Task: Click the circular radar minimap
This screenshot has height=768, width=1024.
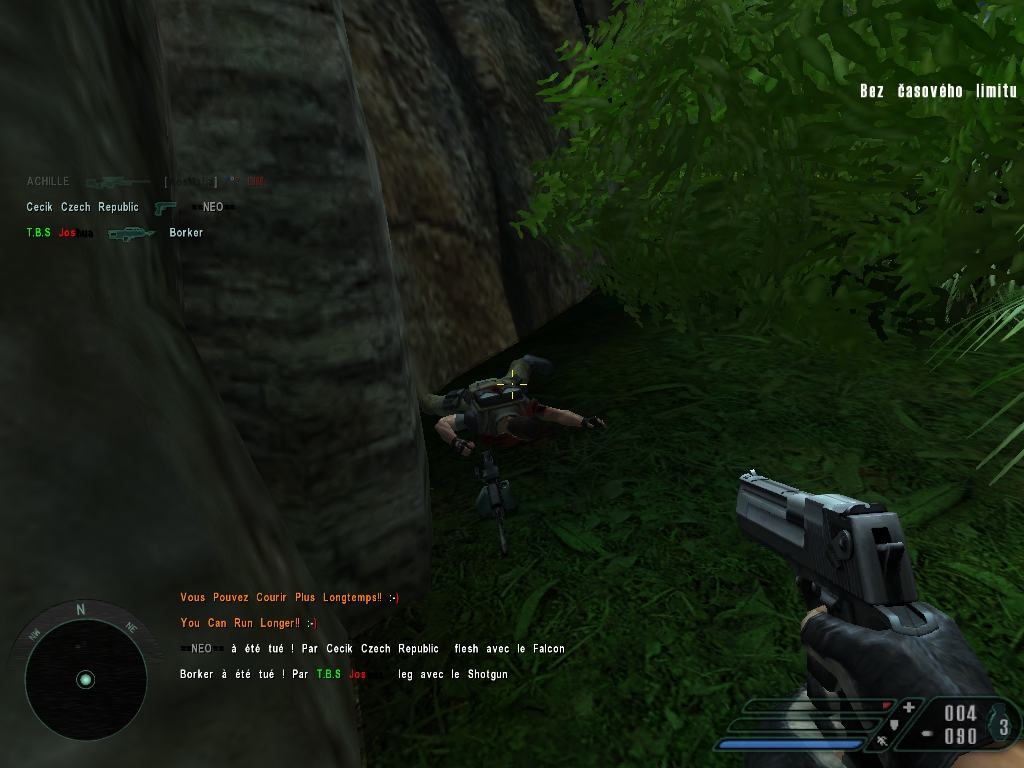Action: [85, 679]
